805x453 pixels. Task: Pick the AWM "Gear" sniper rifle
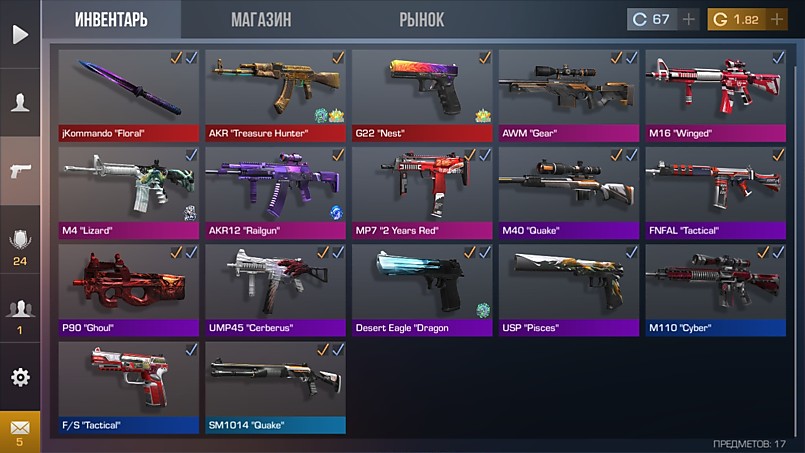coord(568,95)
